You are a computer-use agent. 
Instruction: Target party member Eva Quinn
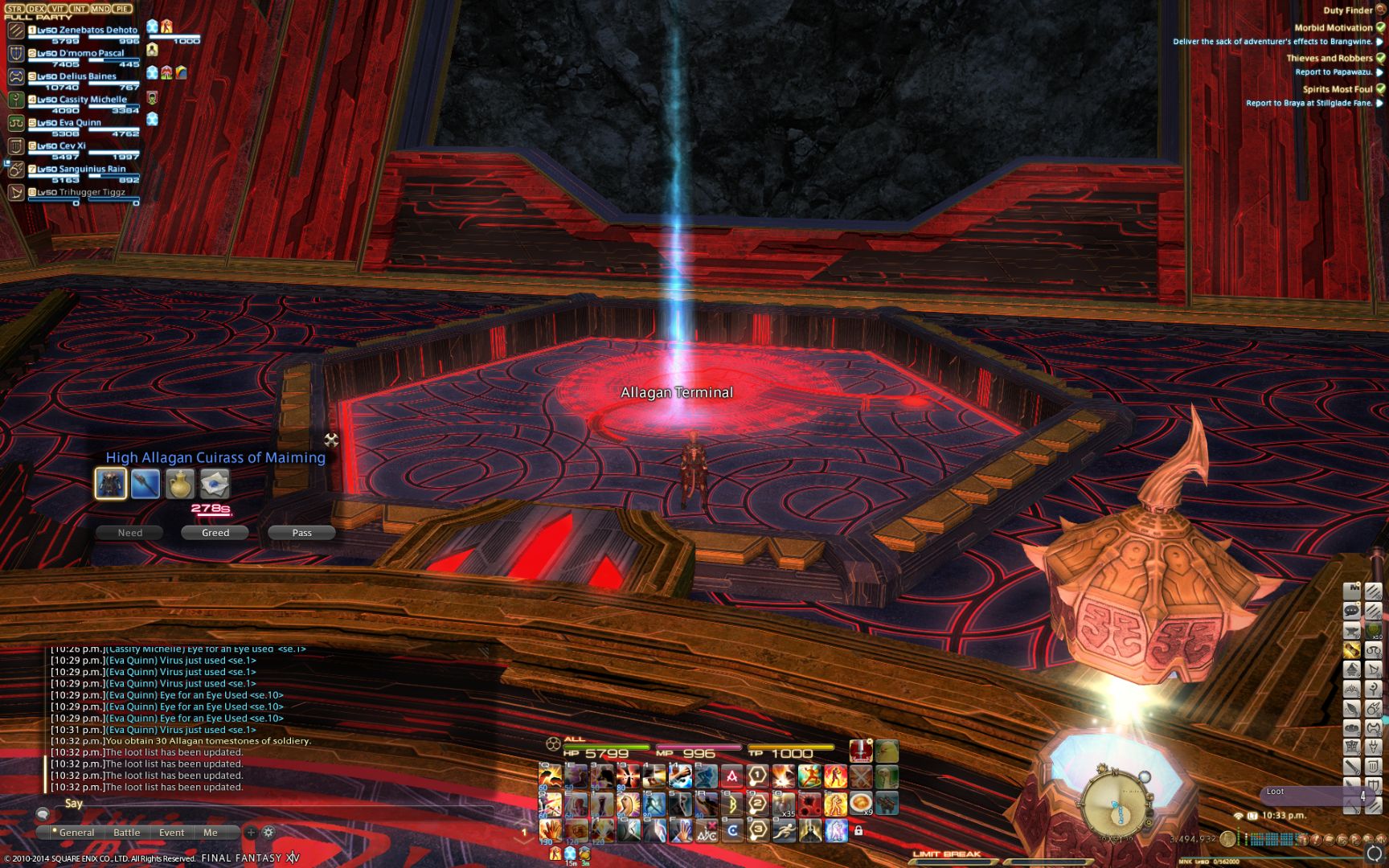pos(80,123)
